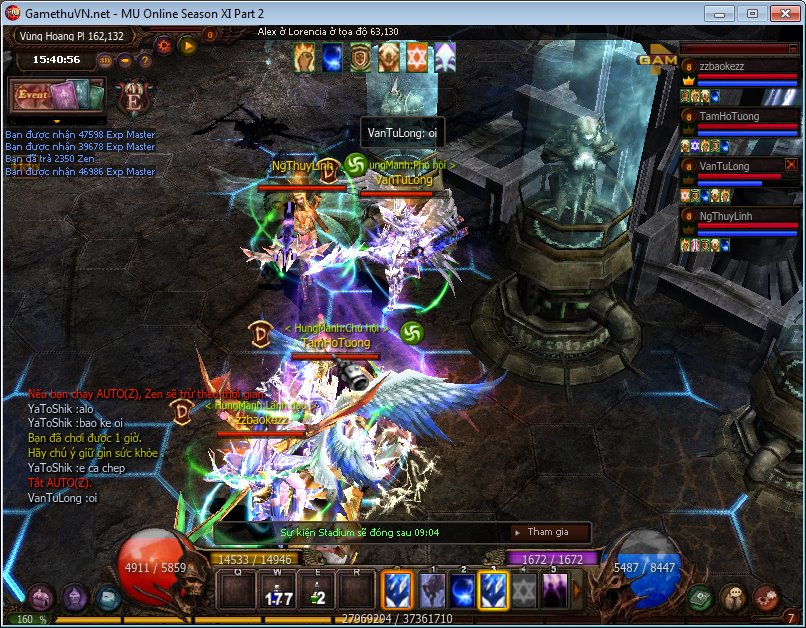This screenshot has height=628, width=806.
Task: Activate the blue orb skill in slot 2
Action: pyautogui.click(x=463, y=589)
